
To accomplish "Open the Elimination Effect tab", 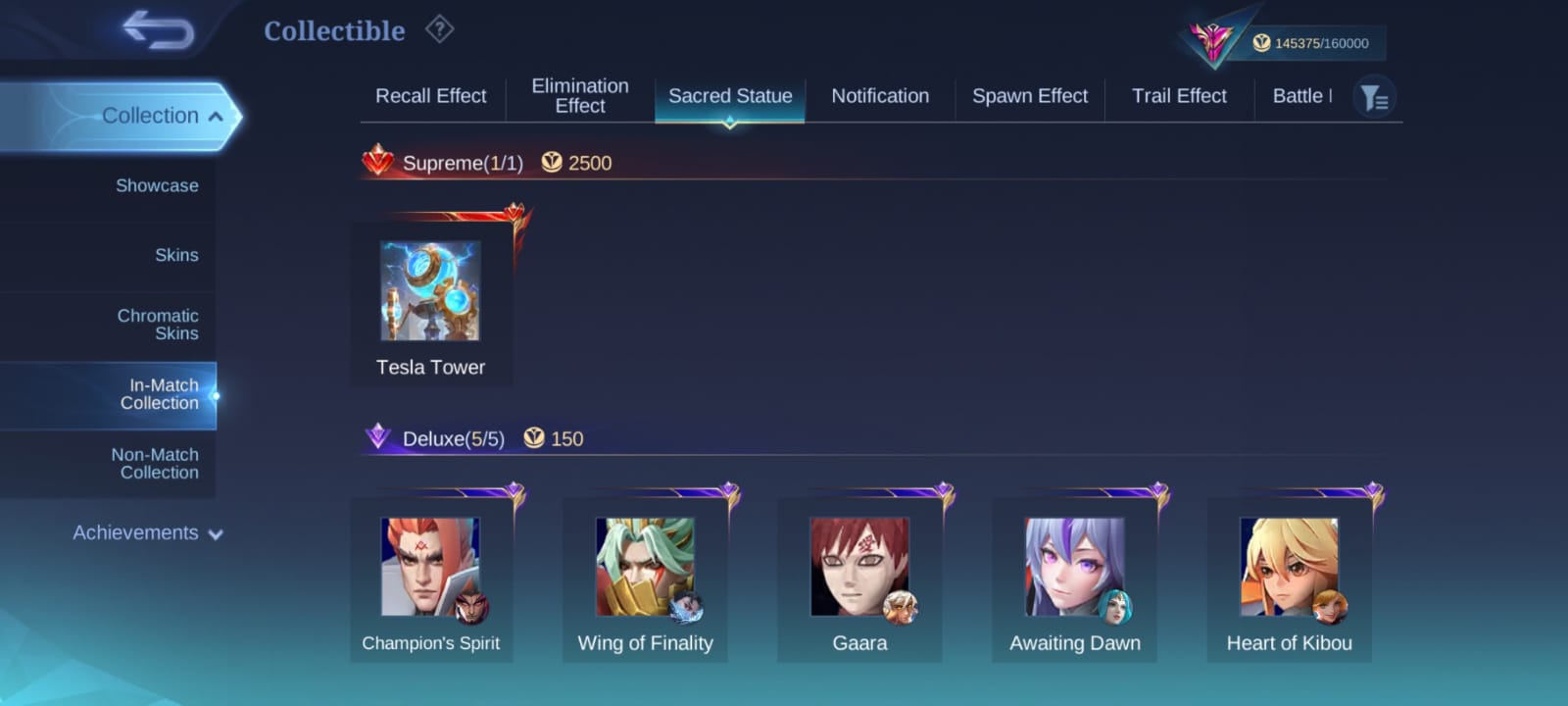I will [x=580, y=96].
